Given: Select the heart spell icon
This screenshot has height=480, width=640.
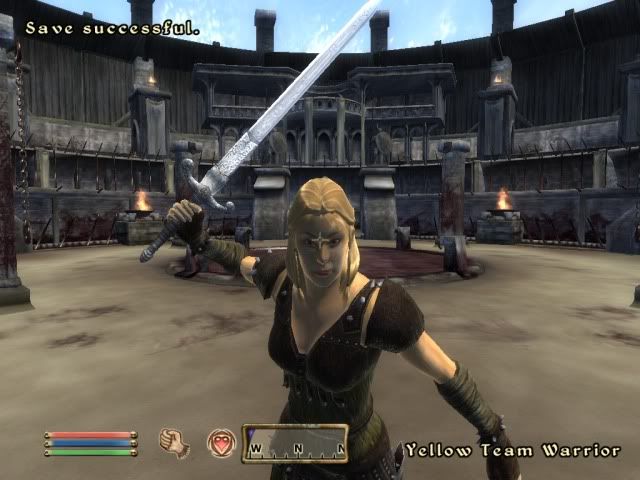Looking at the screenshot, I should [221, 443].
